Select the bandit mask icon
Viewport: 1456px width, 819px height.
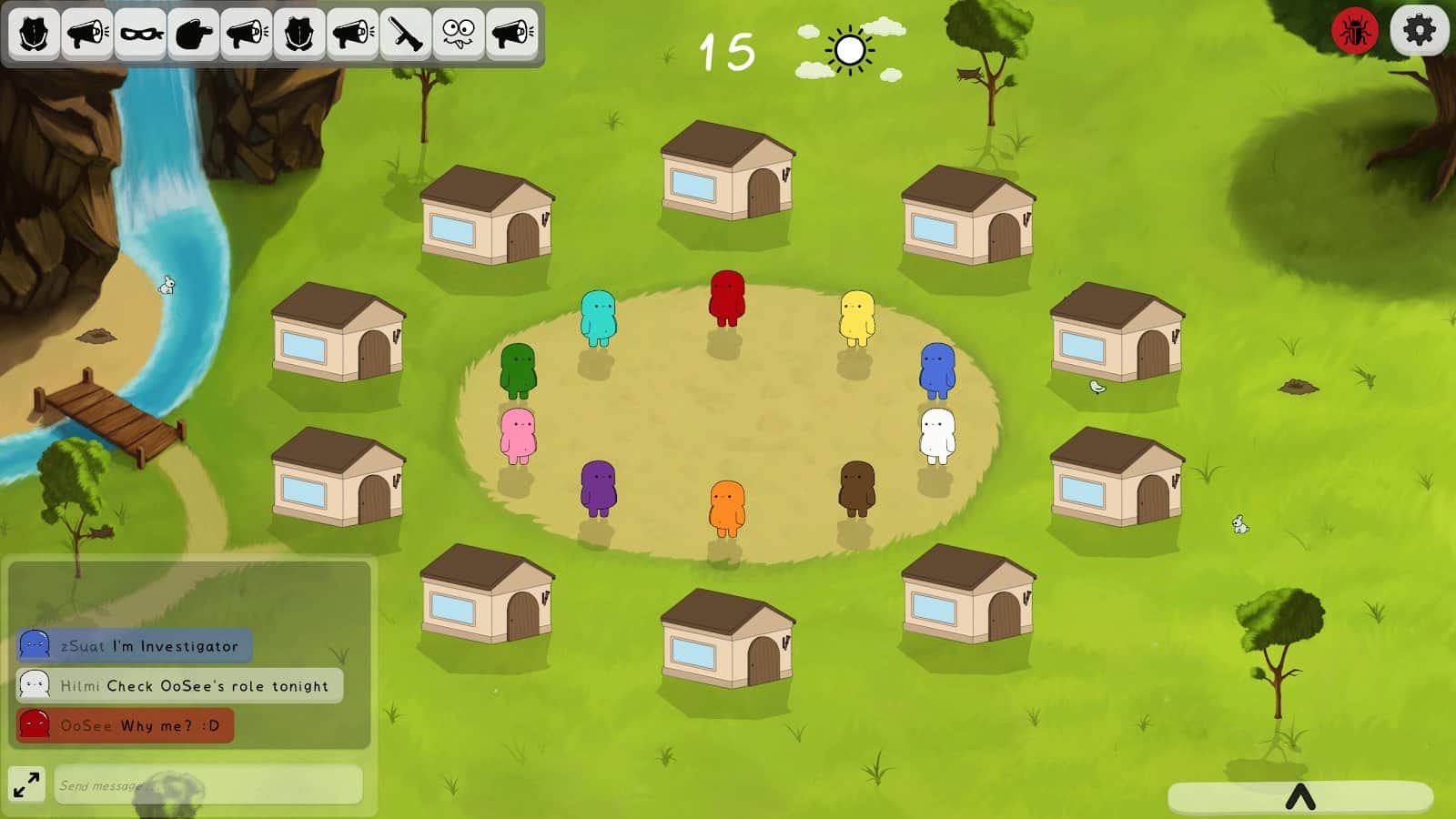[x=140, y=34]
